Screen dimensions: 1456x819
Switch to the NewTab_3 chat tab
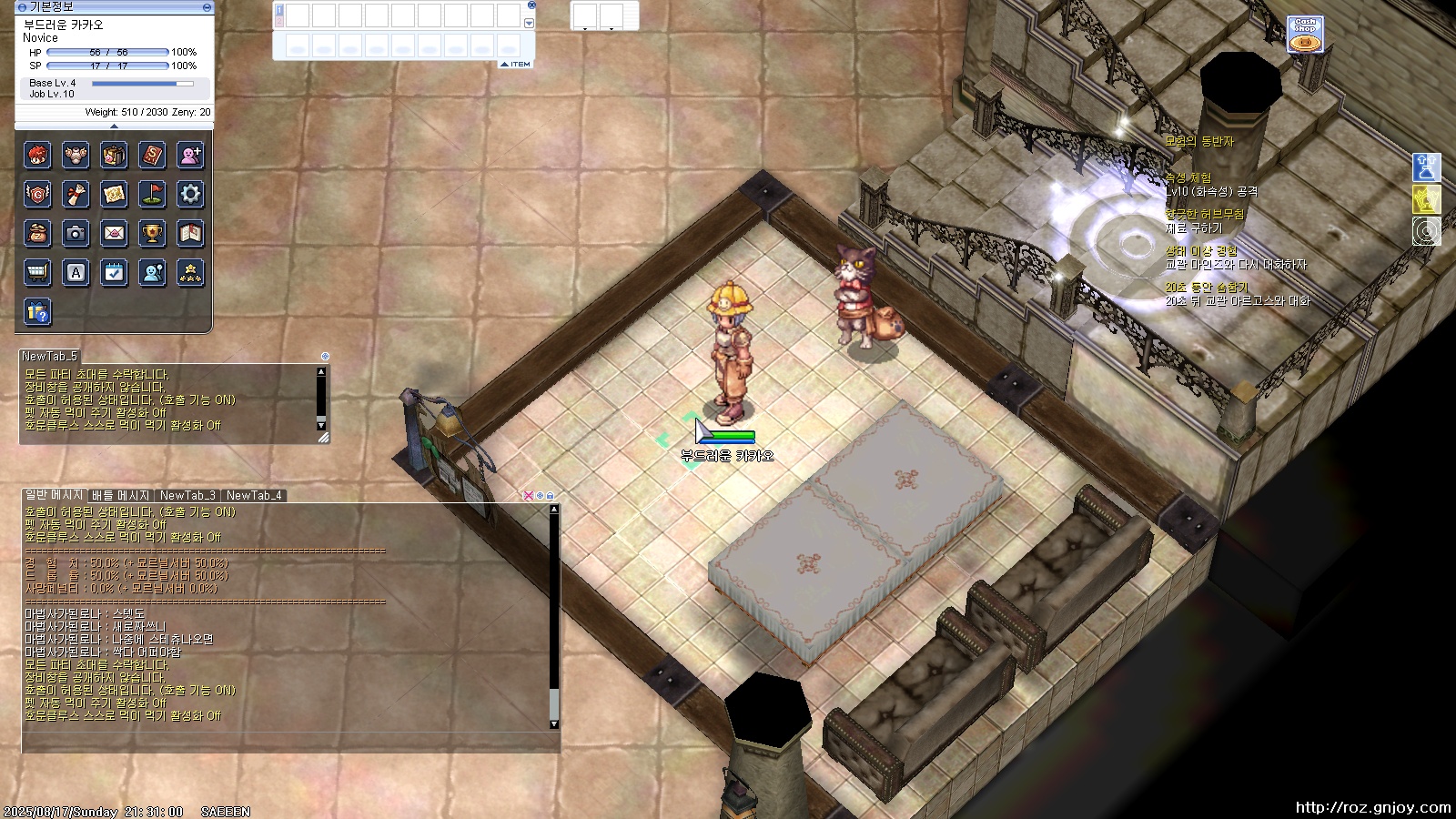(187, 496)
